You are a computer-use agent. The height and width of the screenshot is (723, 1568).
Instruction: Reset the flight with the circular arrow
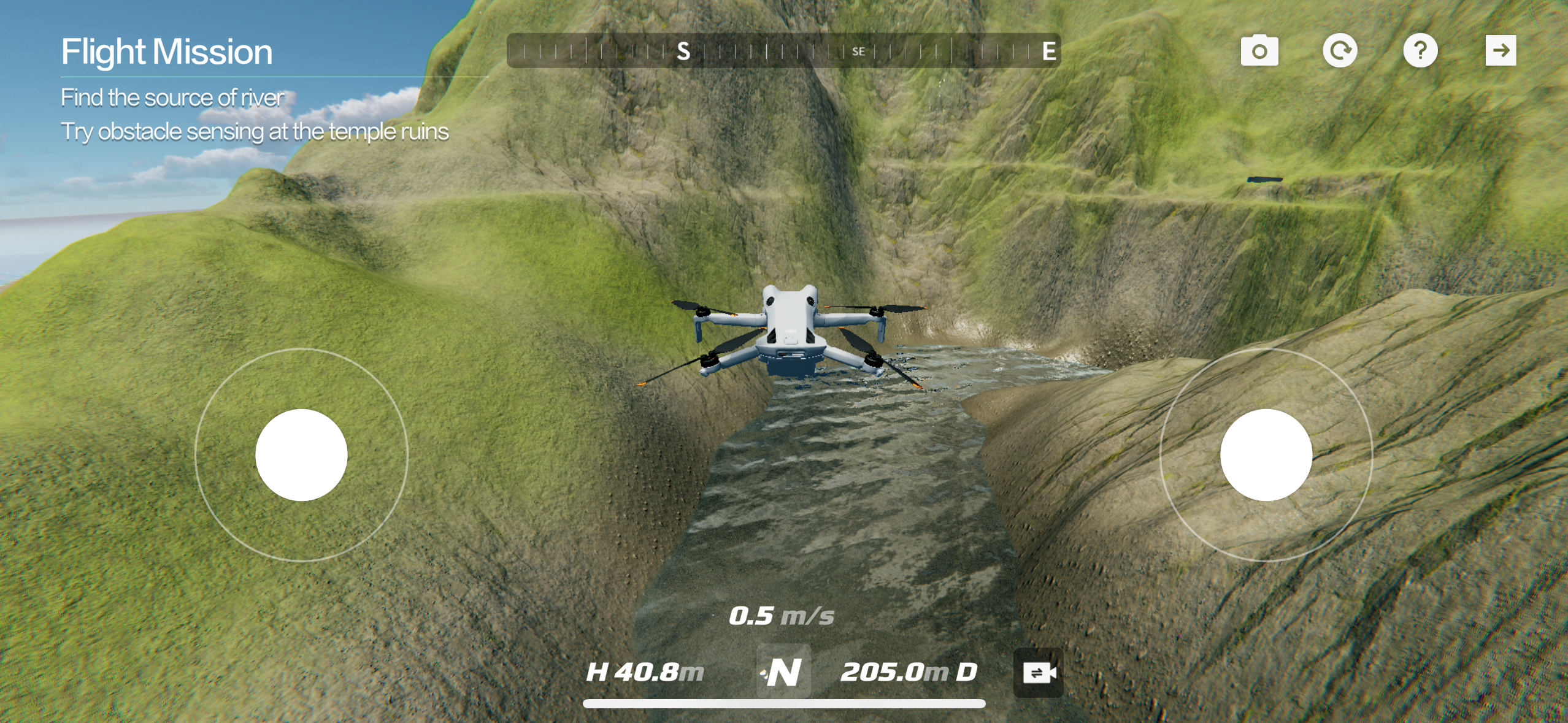coord(1340,50)
